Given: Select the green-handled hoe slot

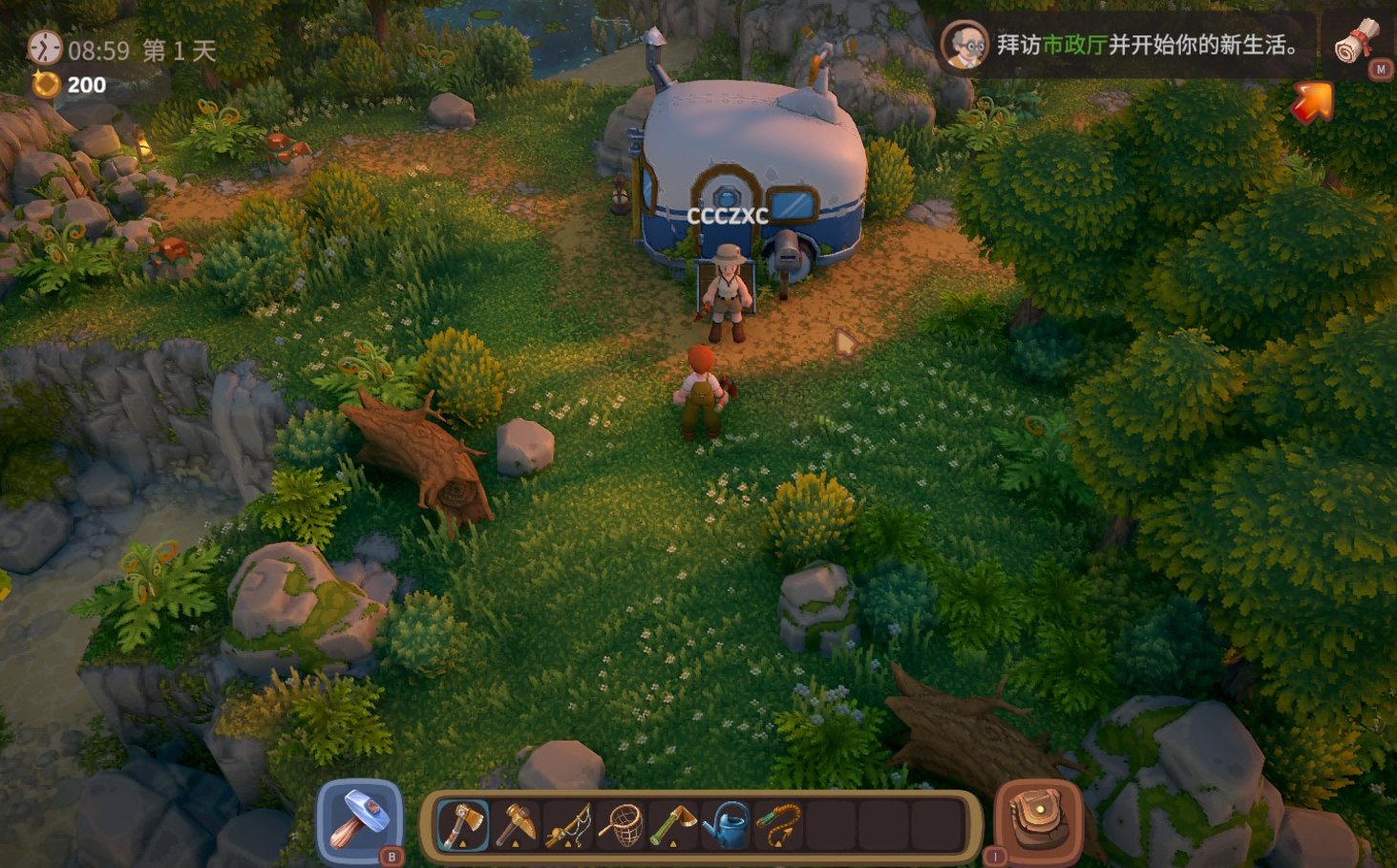Looking at the screenshot, I should (673, 824).
